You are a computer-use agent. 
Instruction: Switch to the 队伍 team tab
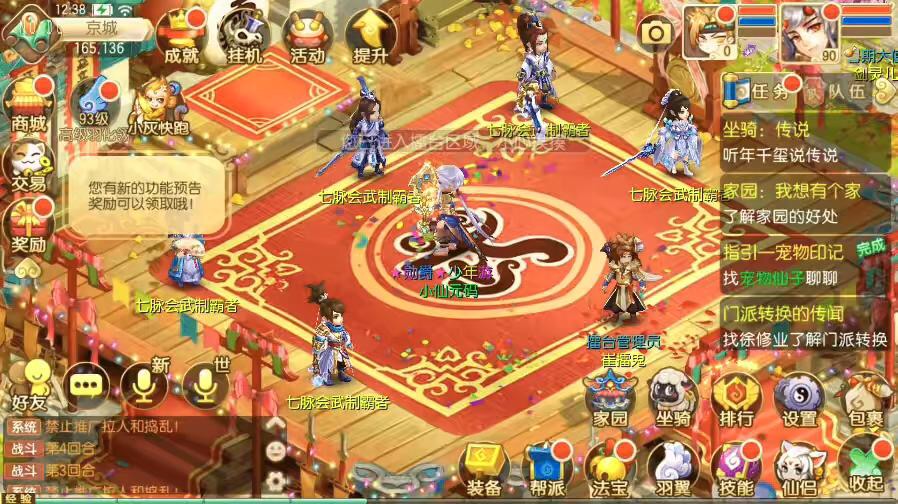coord(838,91)
